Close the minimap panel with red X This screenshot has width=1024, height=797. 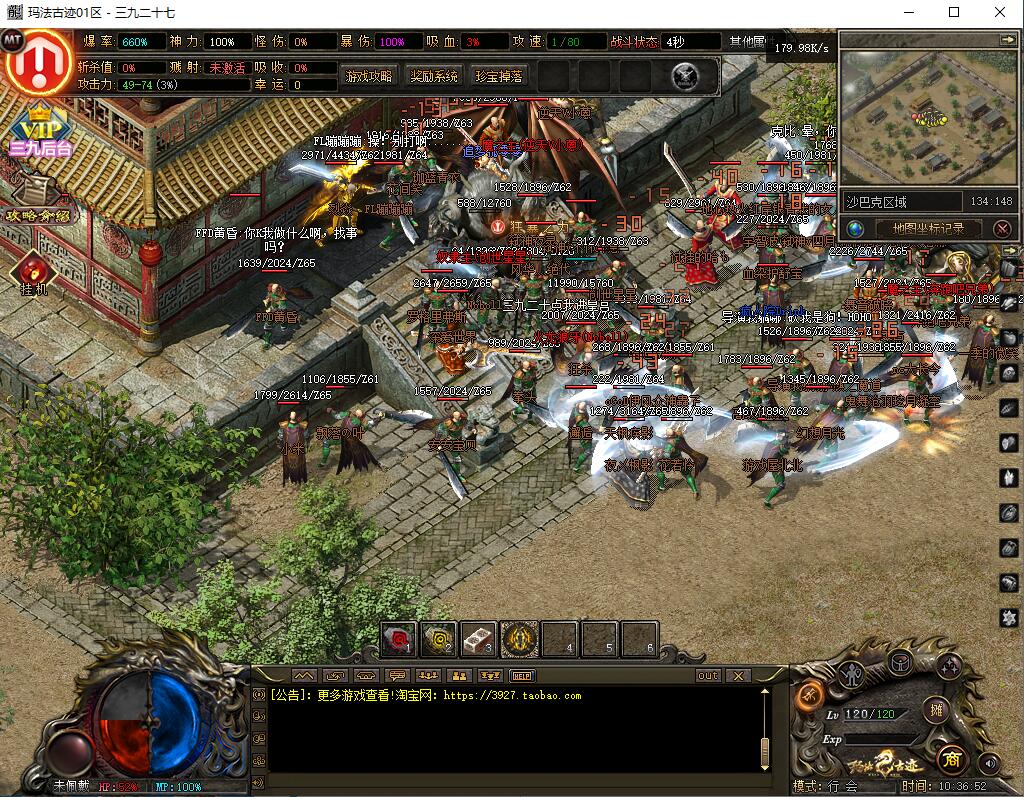pos(1002,229)
